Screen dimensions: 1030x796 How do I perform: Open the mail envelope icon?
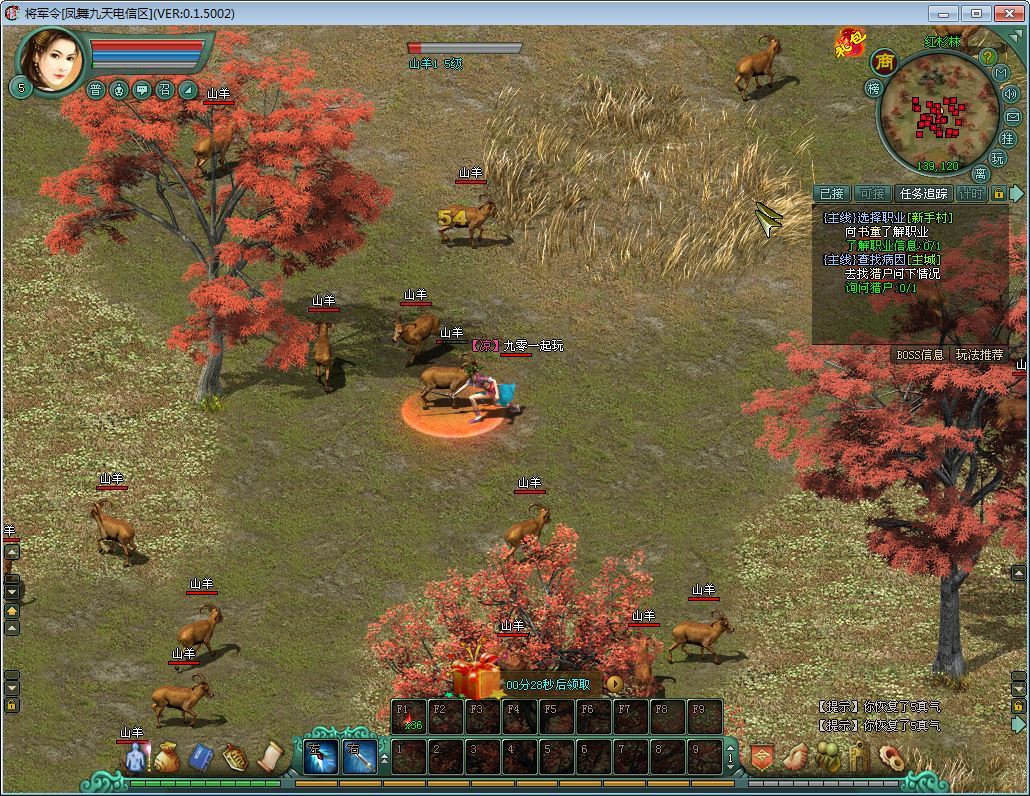(x=1012, y=117)
